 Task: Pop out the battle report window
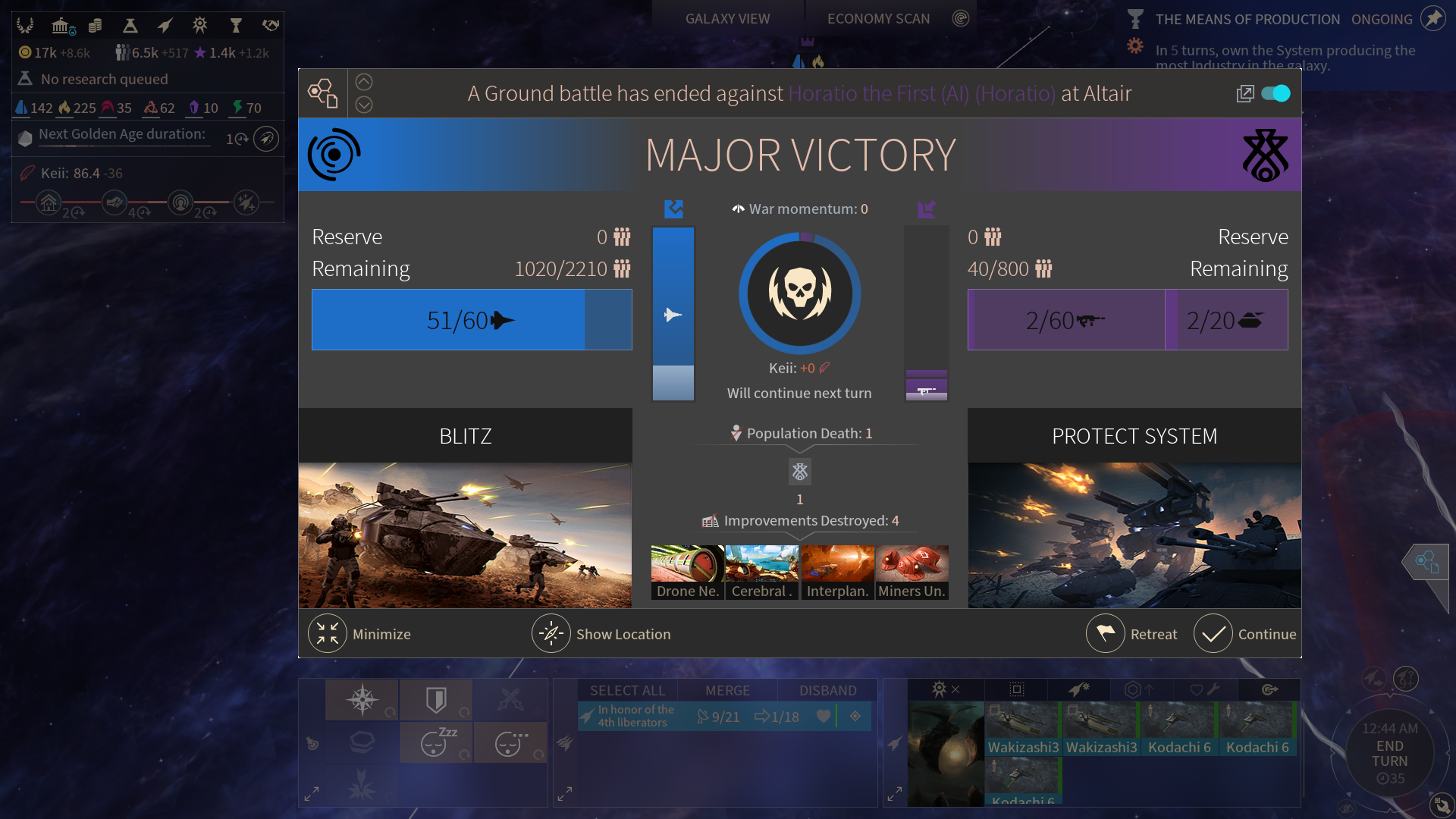click(1244, 93)
